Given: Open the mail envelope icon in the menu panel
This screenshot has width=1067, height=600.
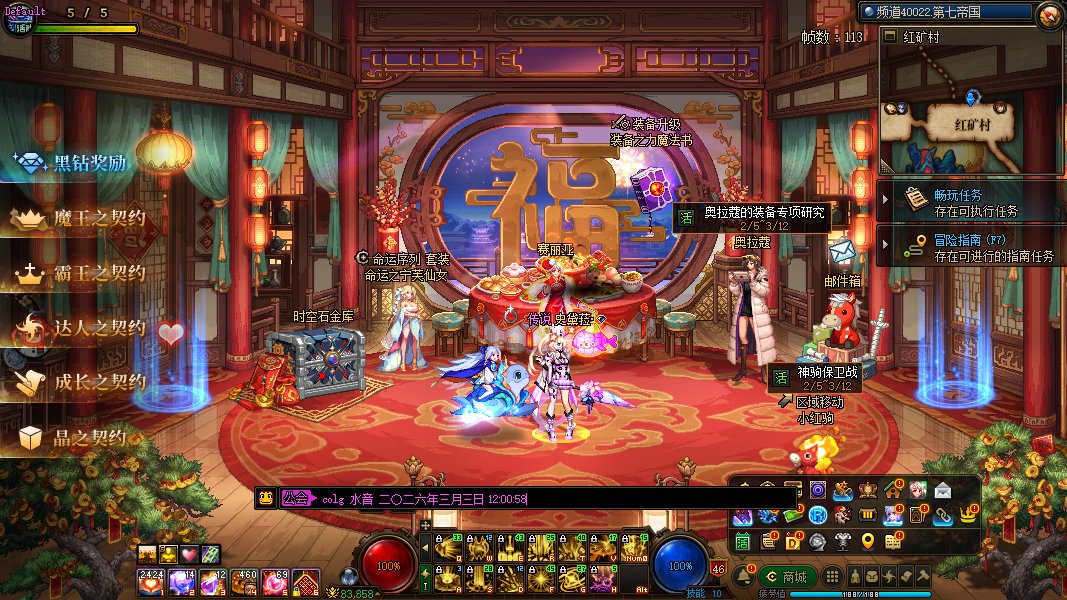Looking at the screenshot, I should (x=942, y=490).
